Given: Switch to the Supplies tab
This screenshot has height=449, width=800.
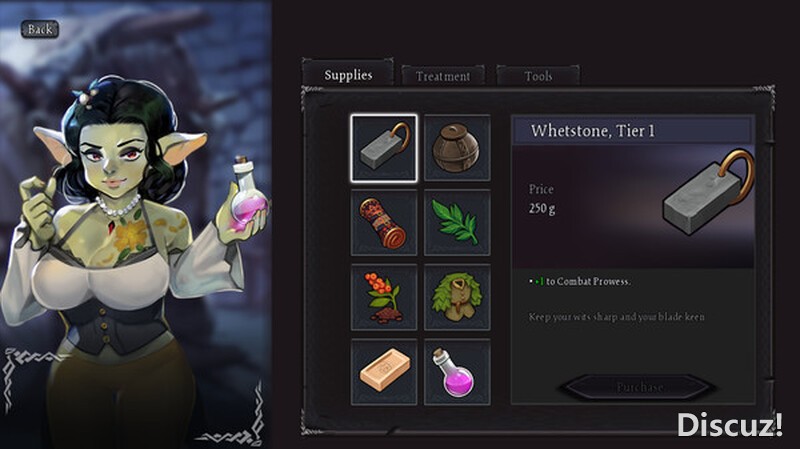Looking at the screenshot, I should [348, 75].
